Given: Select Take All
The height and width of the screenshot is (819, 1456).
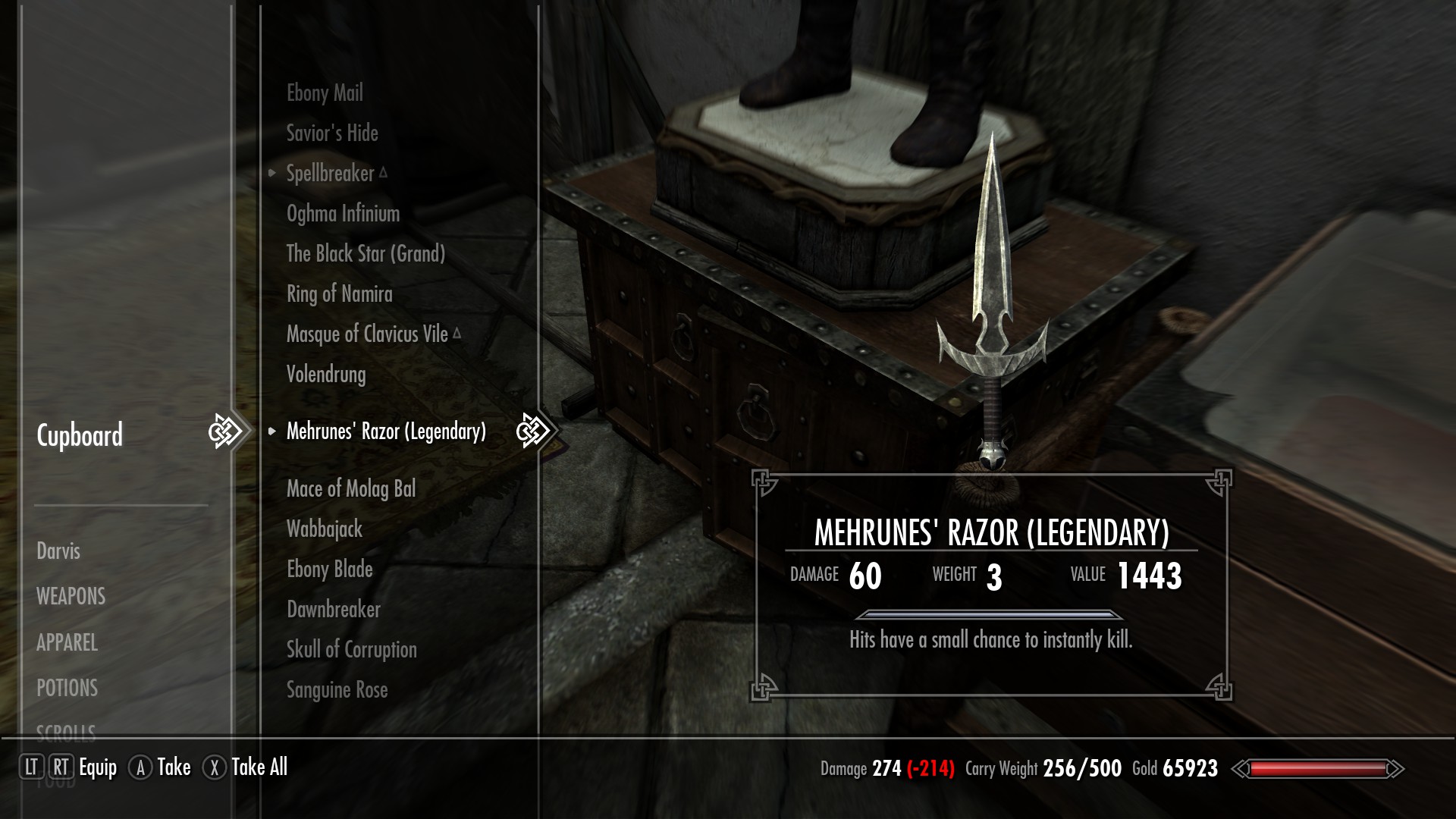Looking at the screenshot, I should click(261, 768).
